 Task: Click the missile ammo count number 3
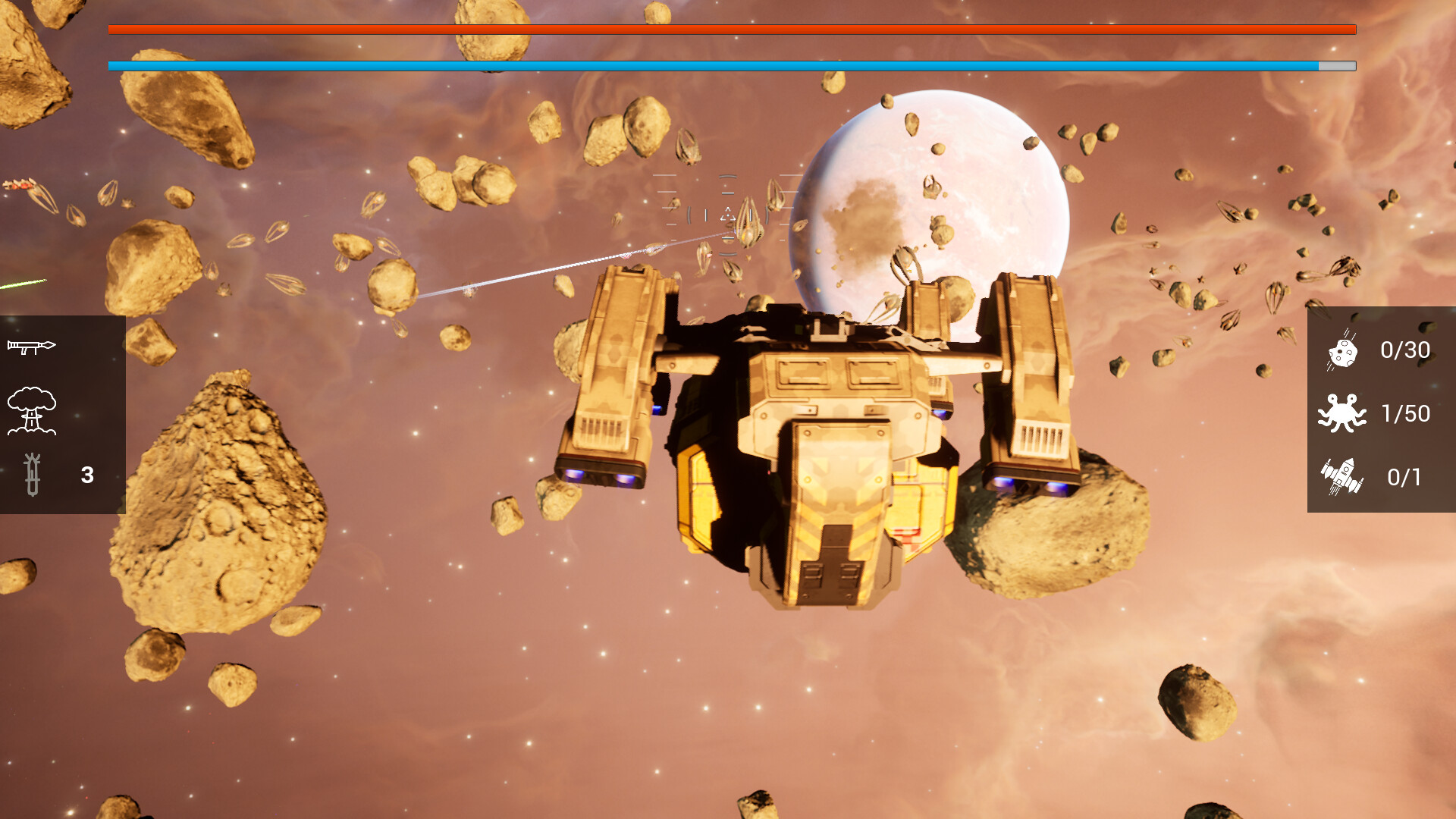click(x=86, y=475)
